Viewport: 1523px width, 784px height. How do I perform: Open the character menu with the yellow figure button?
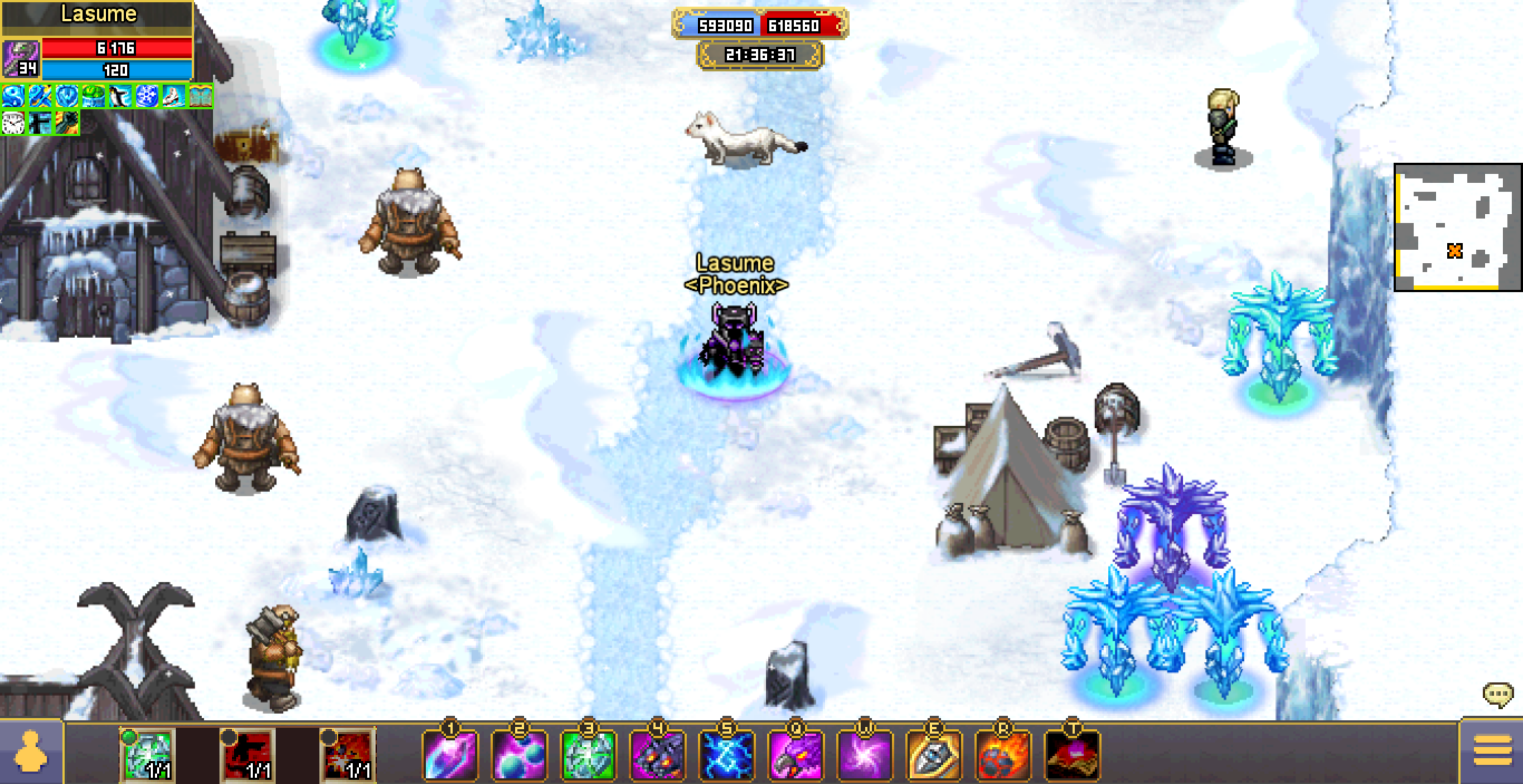[x=31, y=752]
